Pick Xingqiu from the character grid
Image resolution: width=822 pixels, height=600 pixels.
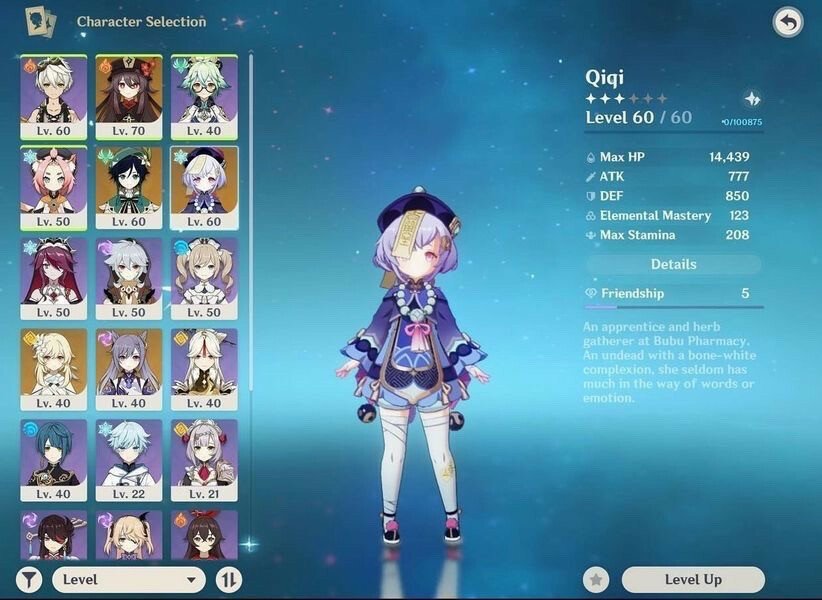pos(53,460)
